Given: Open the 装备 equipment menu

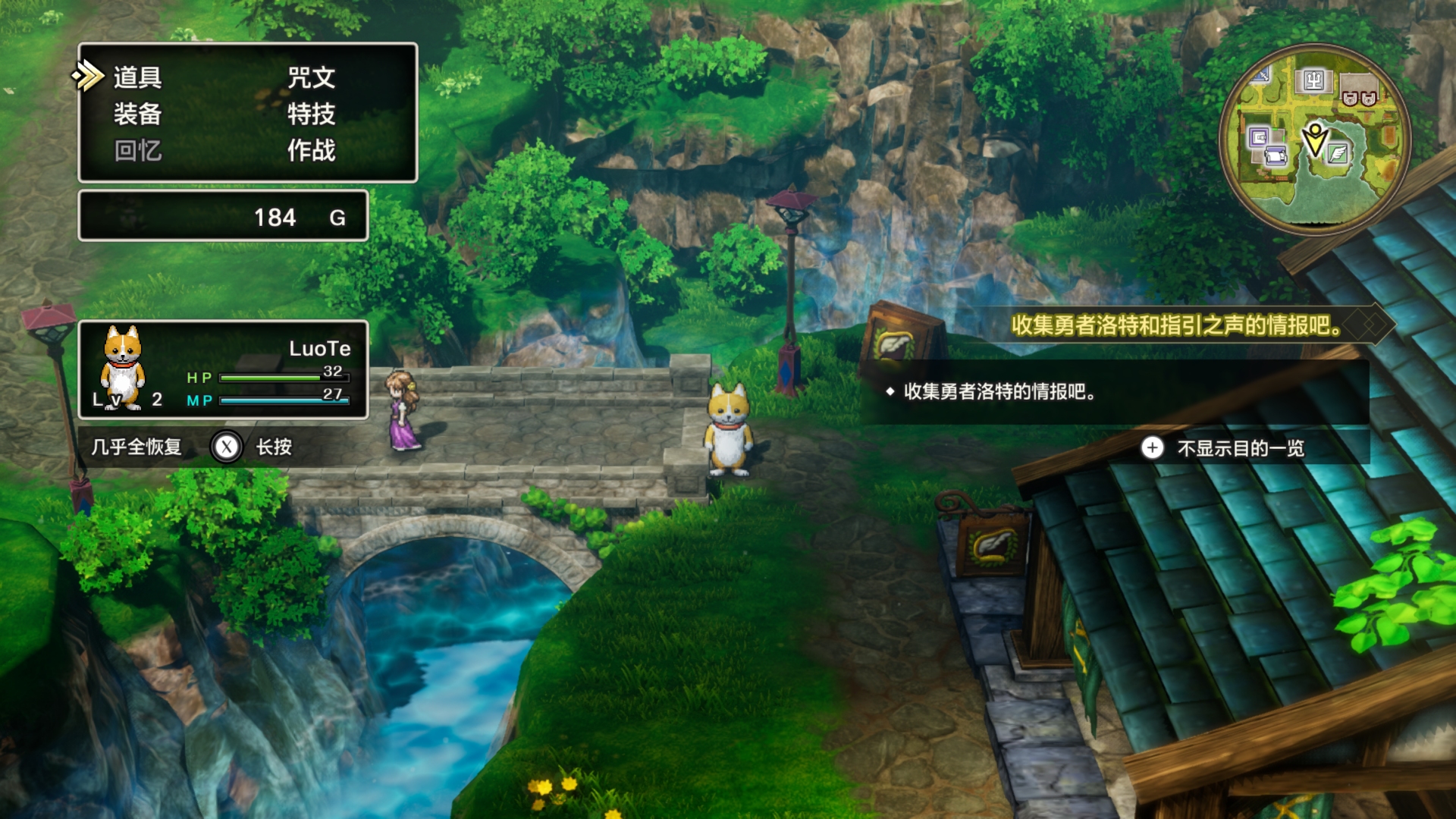Looking at the screenshot, I should pos(137,115).
